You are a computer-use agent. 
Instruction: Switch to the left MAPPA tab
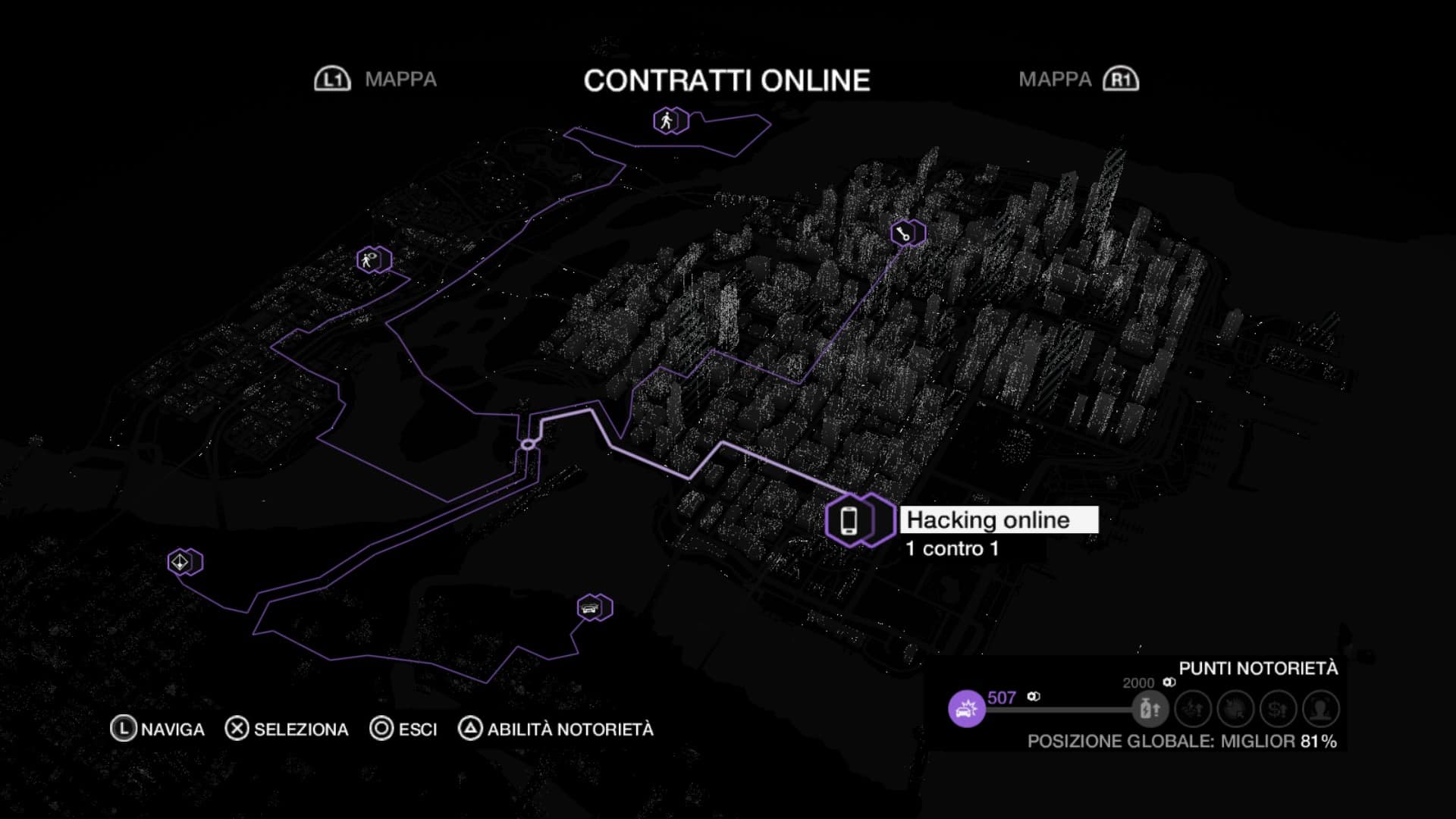pos(376,80)
